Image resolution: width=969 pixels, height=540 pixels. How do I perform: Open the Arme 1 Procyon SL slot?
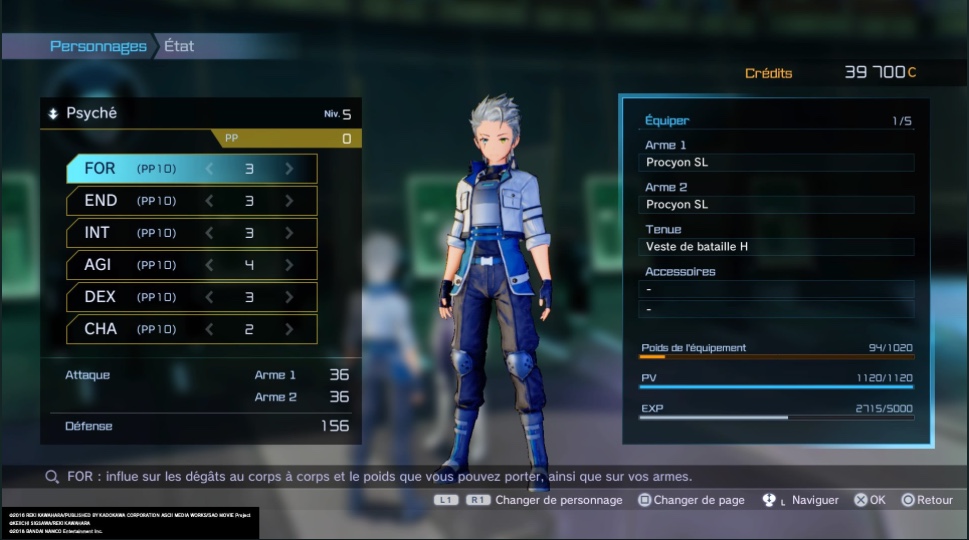click(776, 163)
